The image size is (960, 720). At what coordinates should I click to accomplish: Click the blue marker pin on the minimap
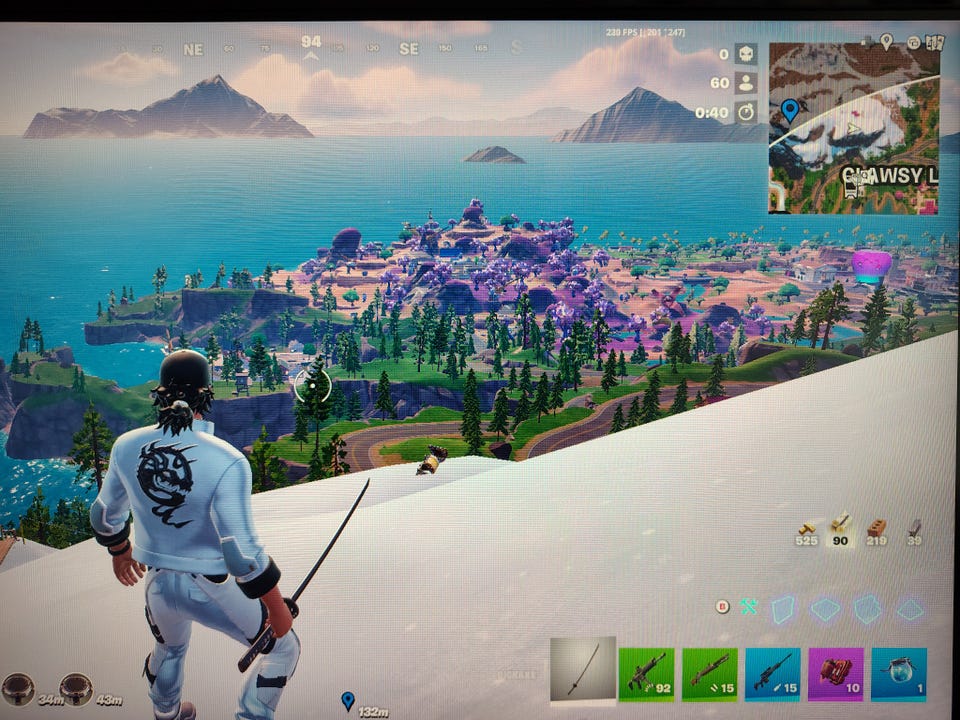pyautogui.click(x=790, y=109)
